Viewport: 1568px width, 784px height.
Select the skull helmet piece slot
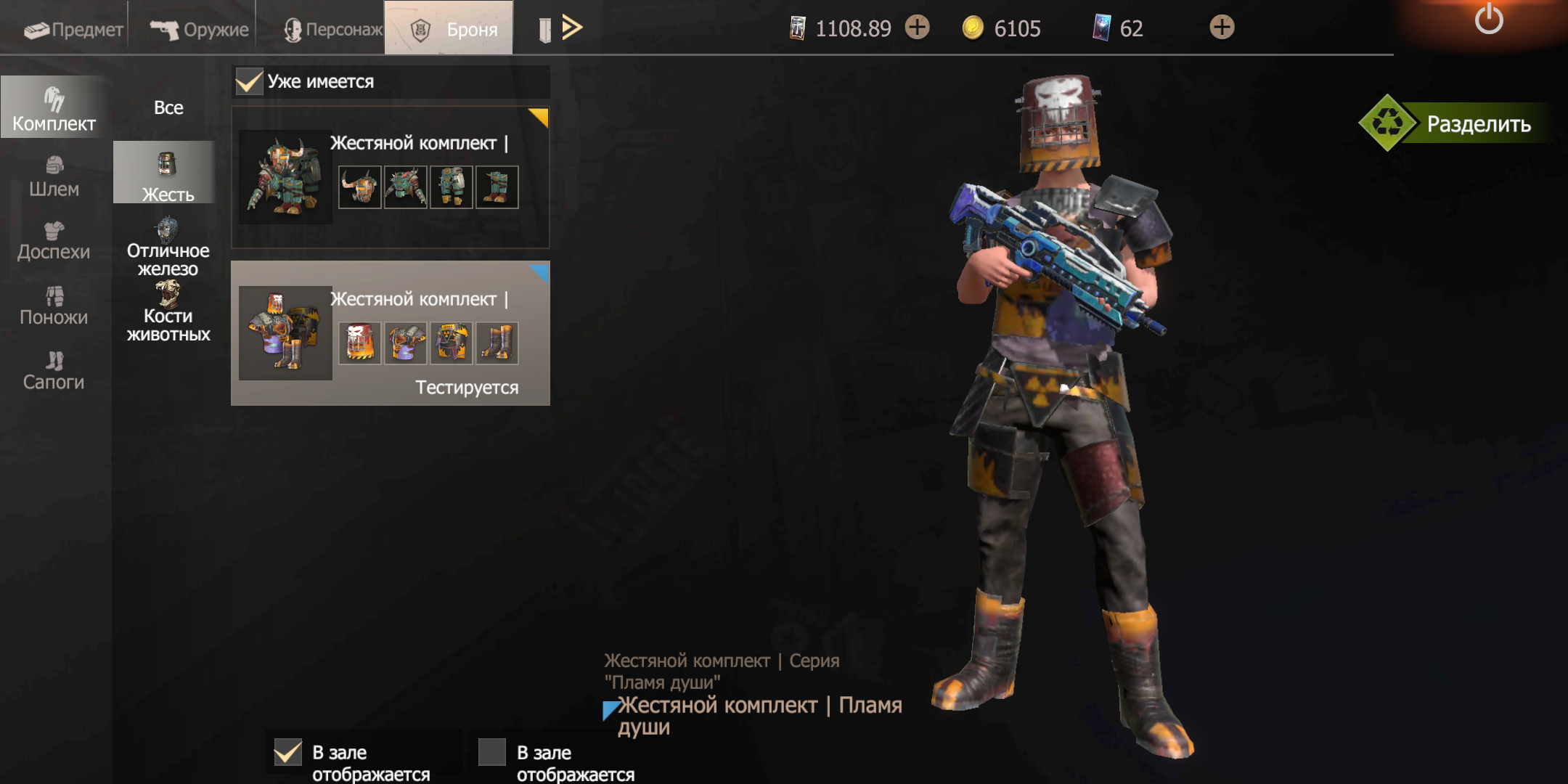[359, 343]
